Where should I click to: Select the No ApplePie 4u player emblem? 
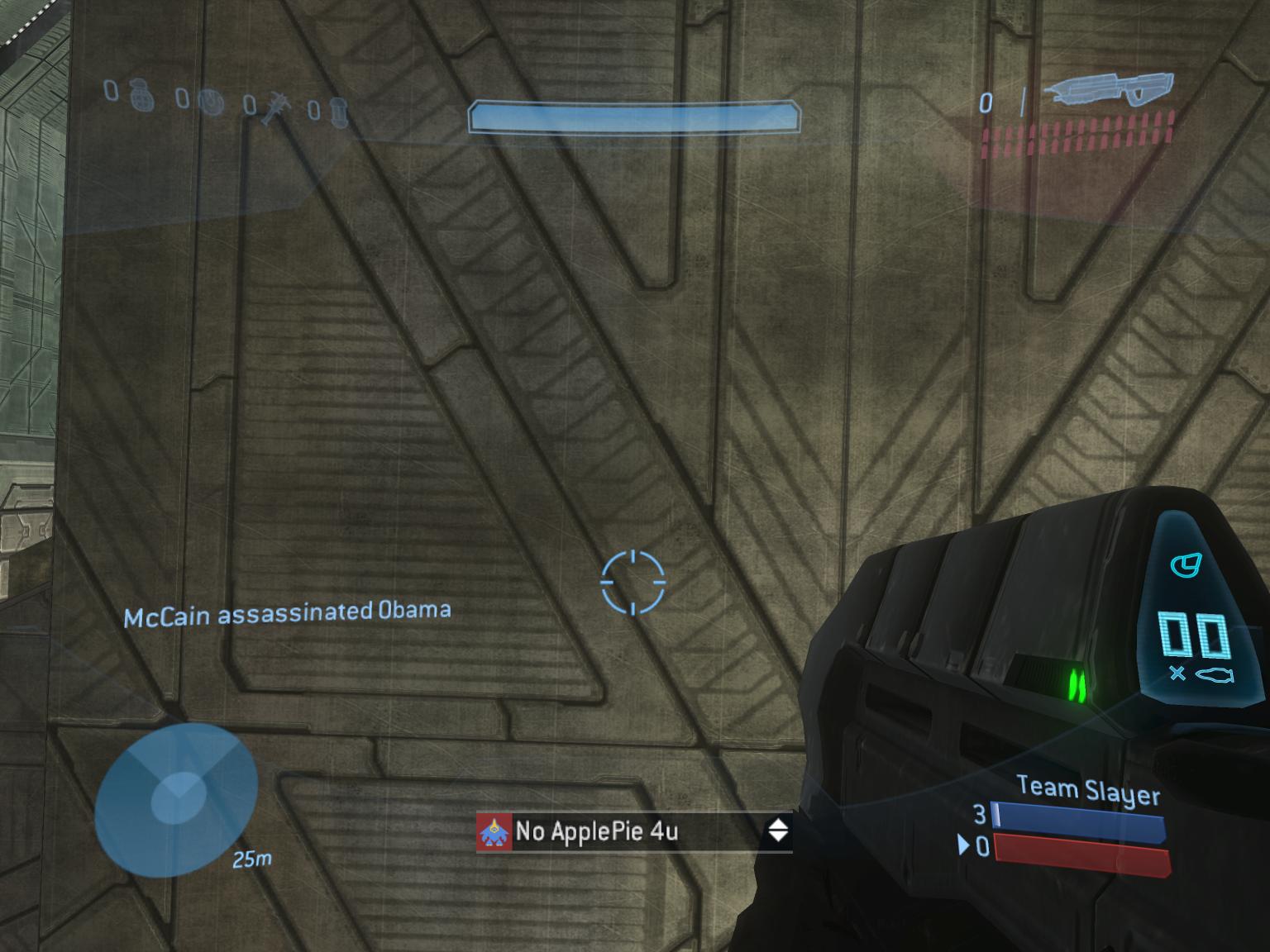[x=494, y=832]
